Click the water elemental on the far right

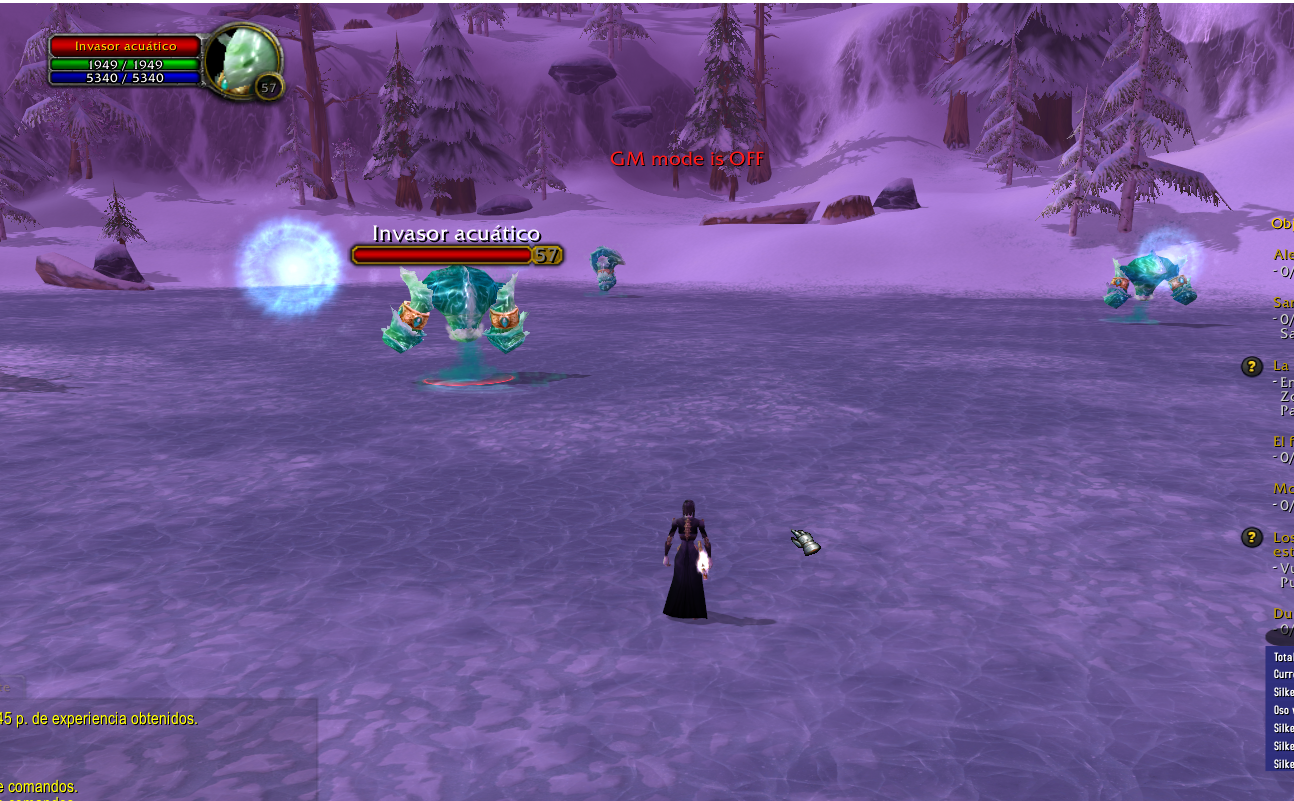click(1150, 275)
